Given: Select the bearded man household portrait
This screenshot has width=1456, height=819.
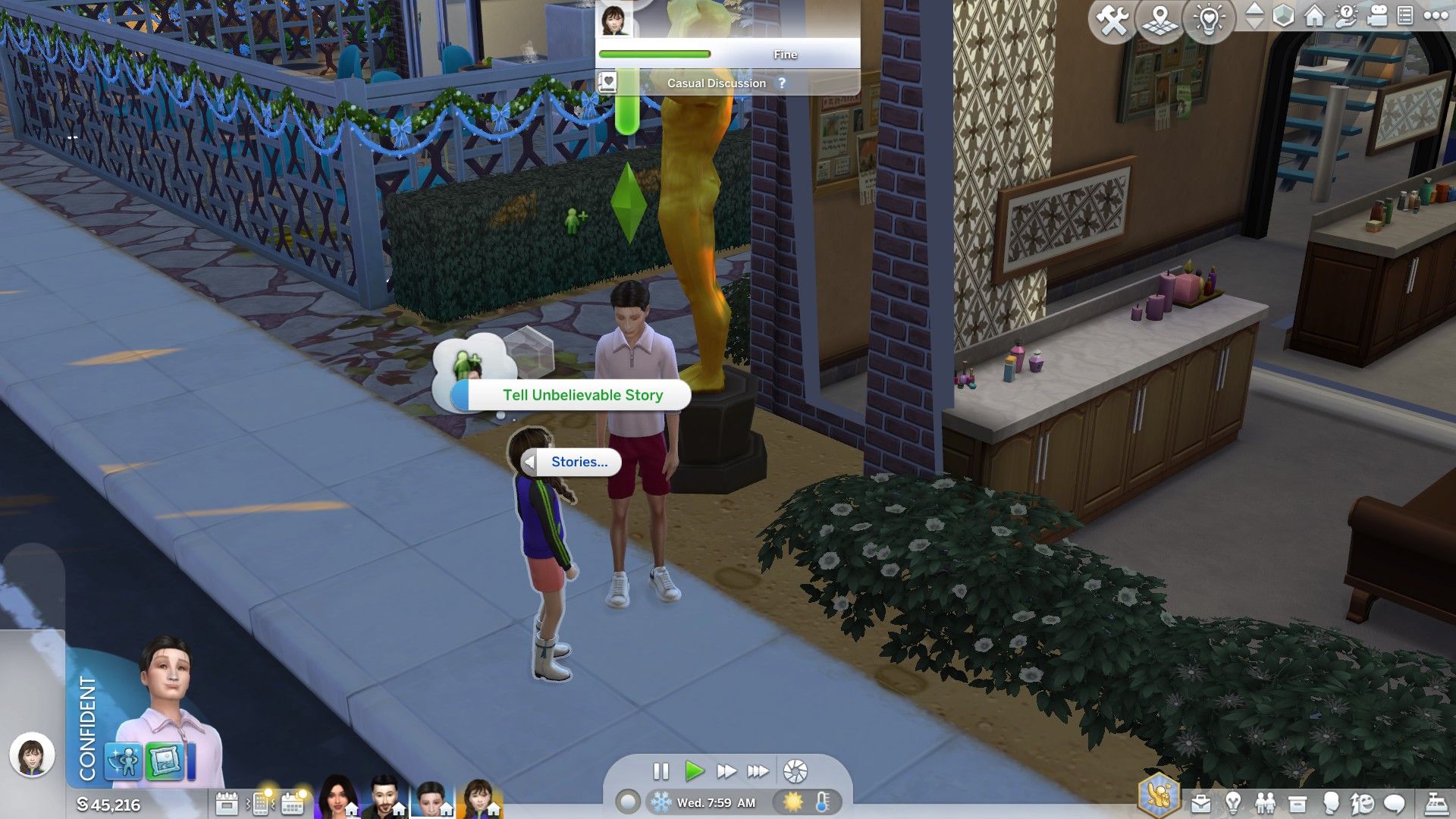Looking at the screenshot, I should point(385,798).
